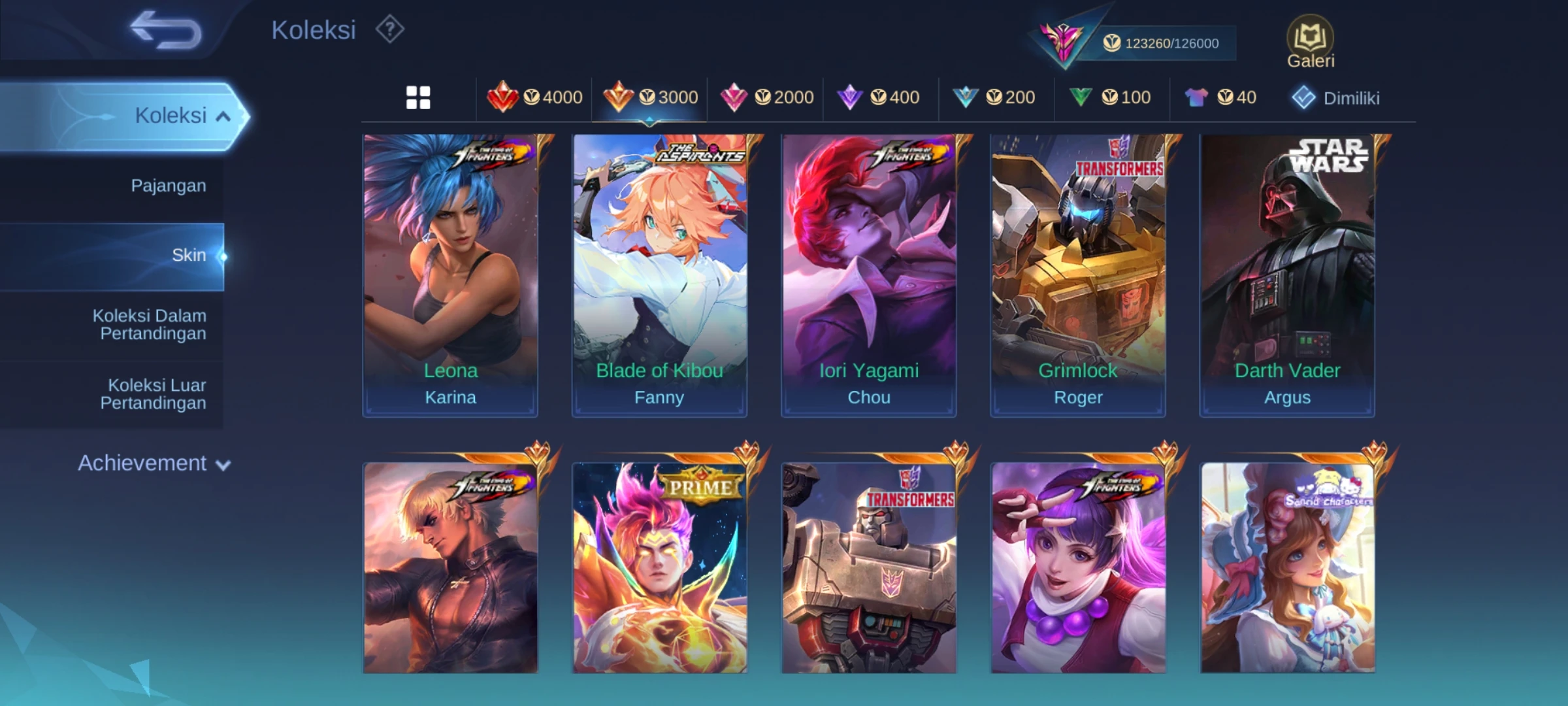The width and height of the screenshot is (1568, 706).
Task: Open Koleksi Dalam Pertandingan
Action: click(x=150, y=325)
